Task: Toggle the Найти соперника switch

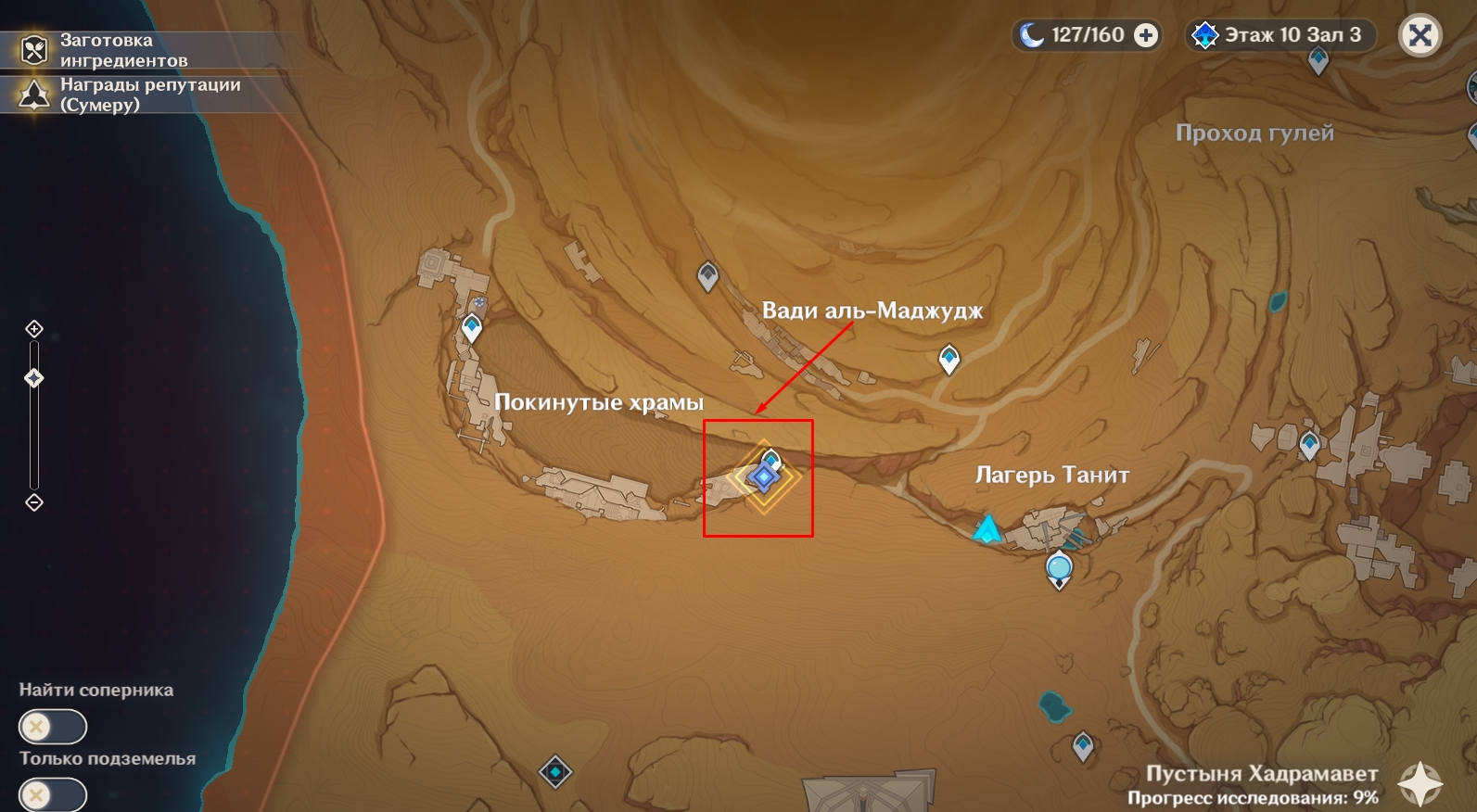Action: pyautogui.click(x=53, y=727)
